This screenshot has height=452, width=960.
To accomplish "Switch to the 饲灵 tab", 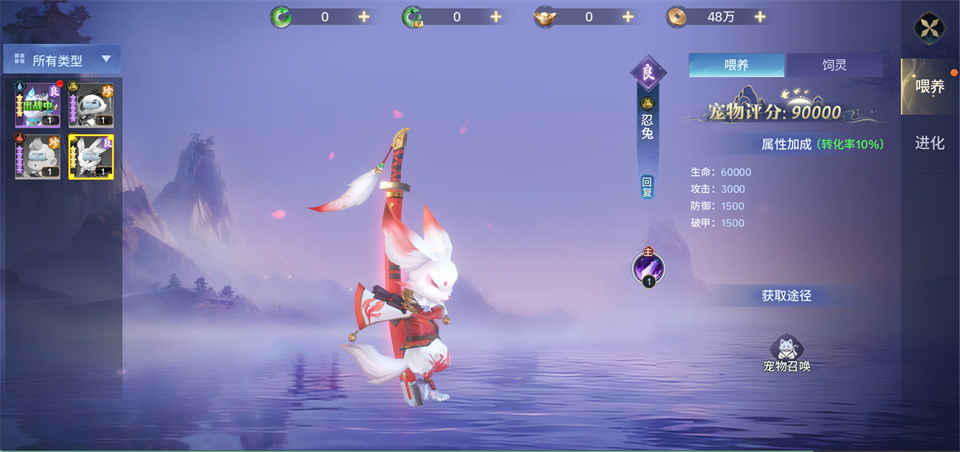I will click(834, 66).
